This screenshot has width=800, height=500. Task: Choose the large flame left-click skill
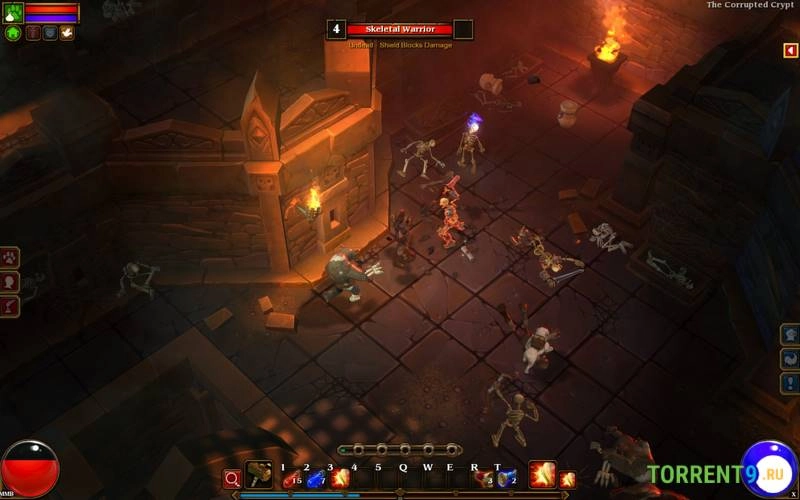click(542, 474)
